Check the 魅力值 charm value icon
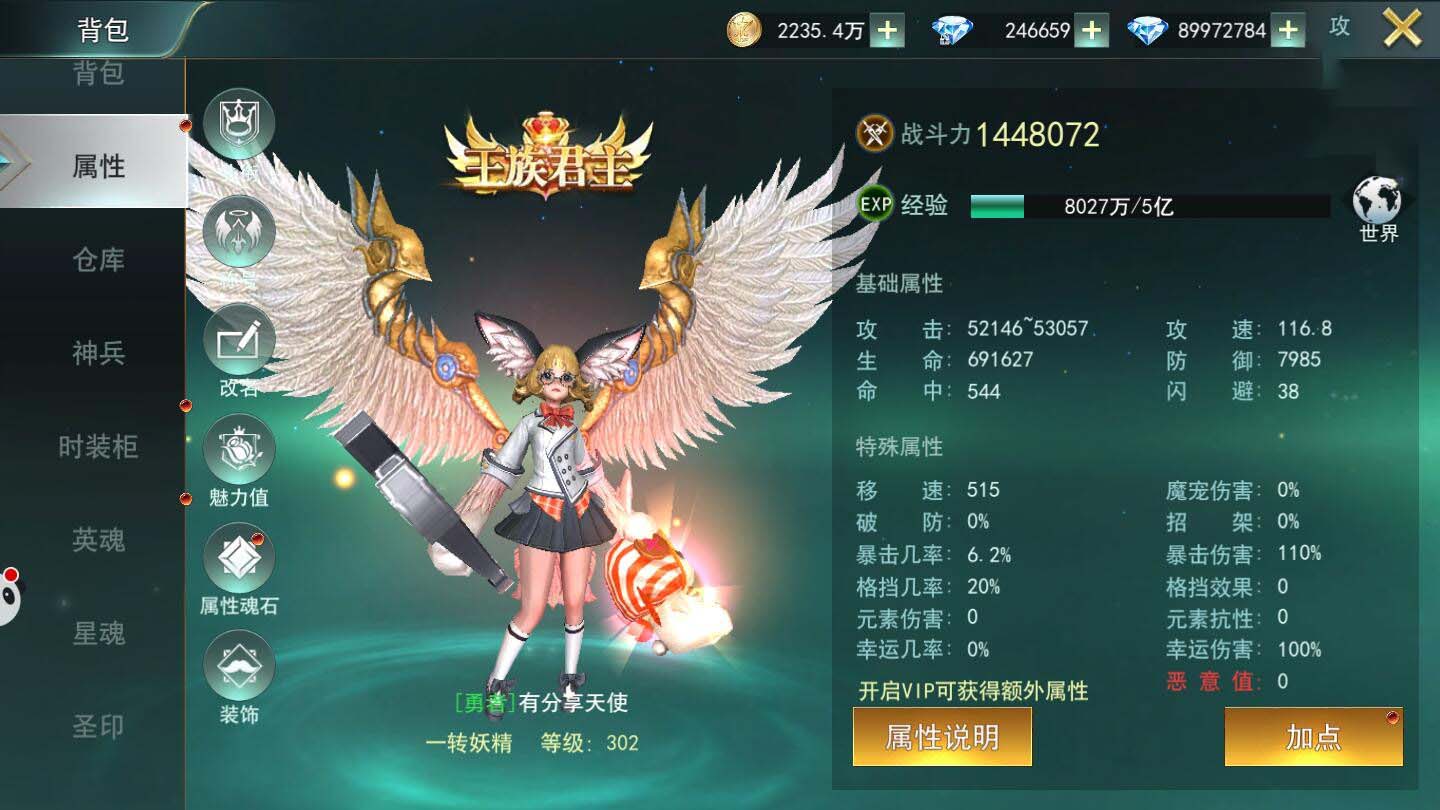Image resolution: width=1440 pixels, height=810 pixels. pyautogui.click(x=238, y=452)
